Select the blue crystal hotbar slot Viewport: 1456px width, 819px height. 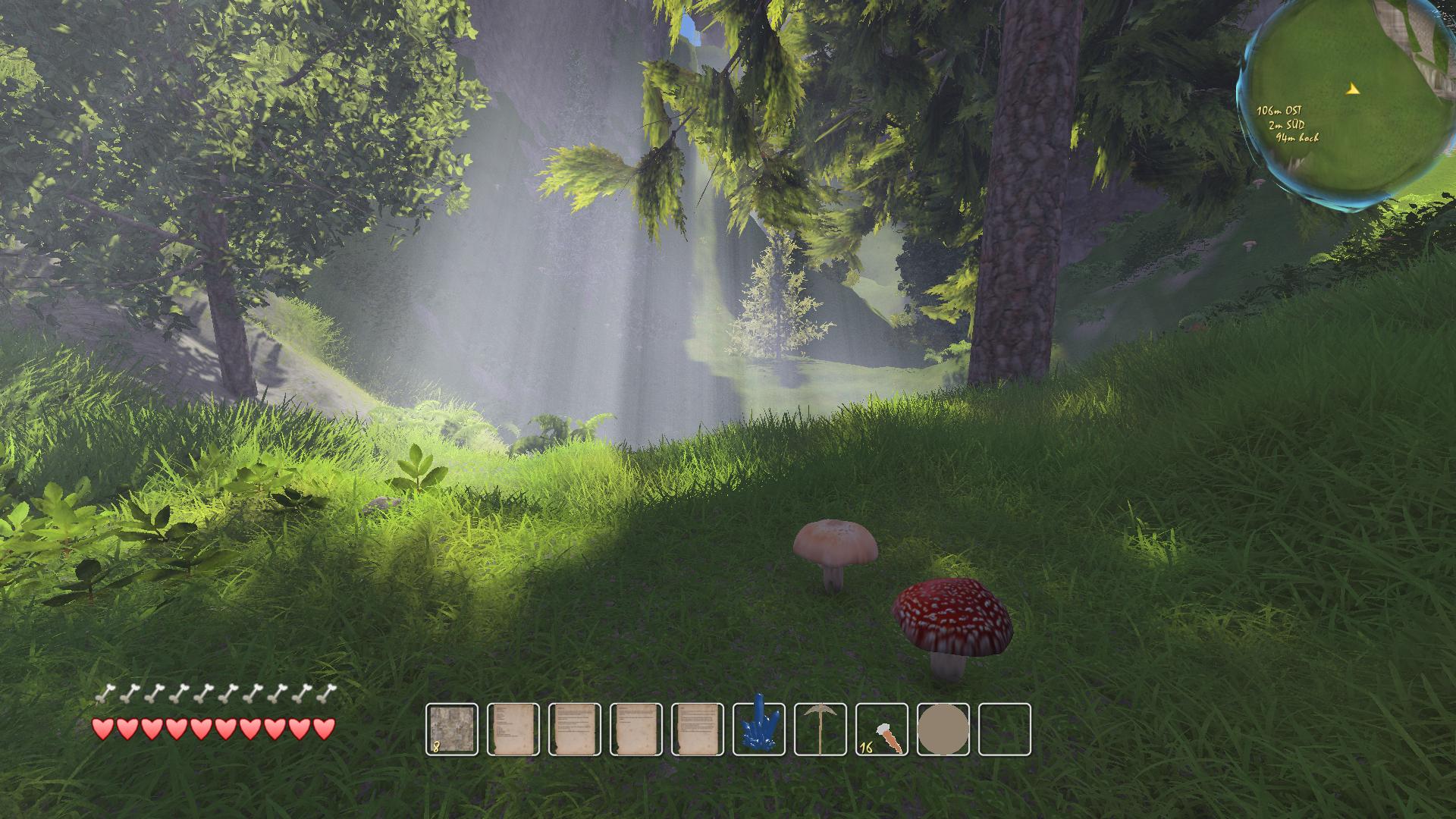pyautogui.click(x=759, y=730)
